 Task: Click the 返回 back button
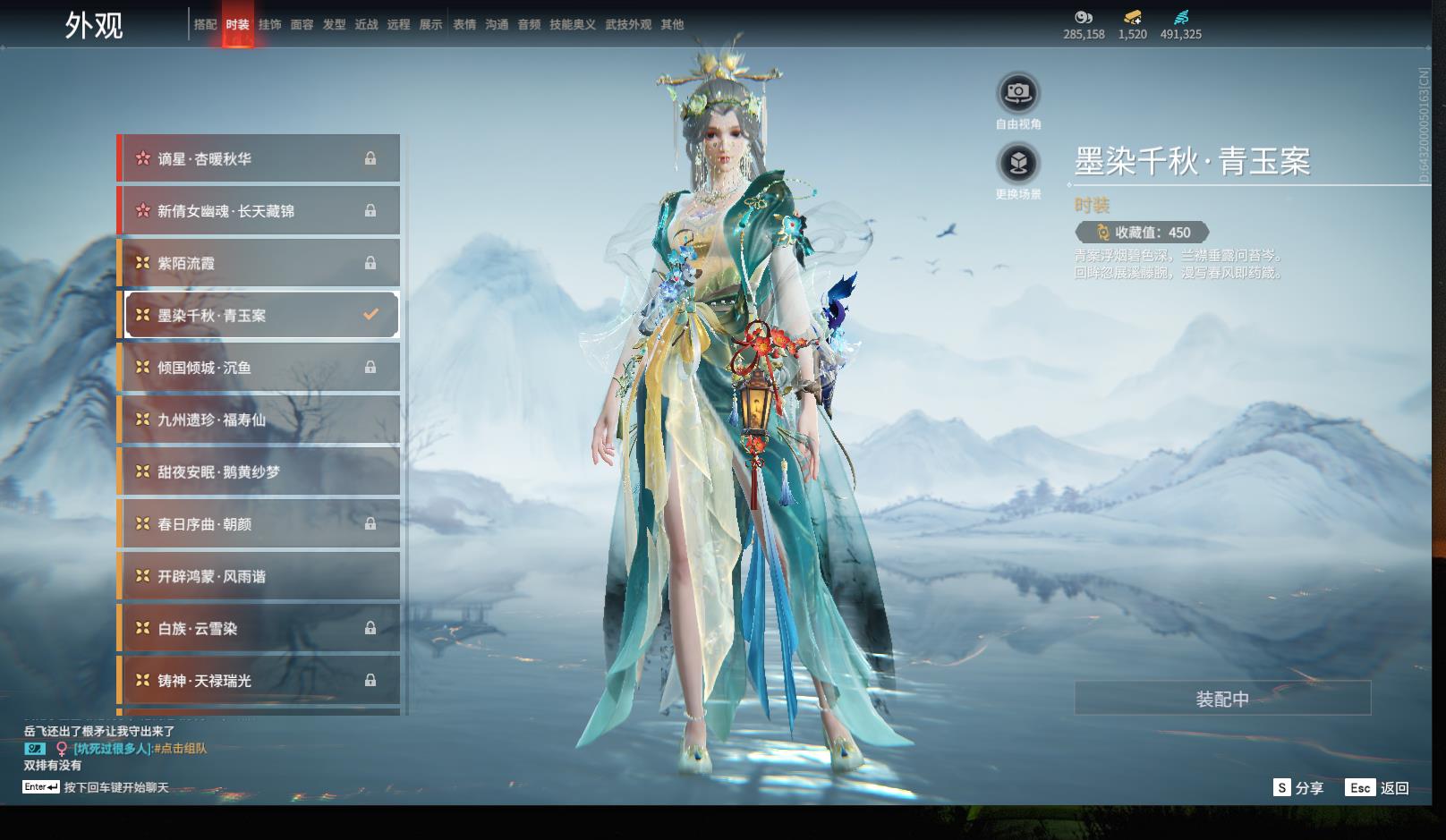(x=1378, y=788)
